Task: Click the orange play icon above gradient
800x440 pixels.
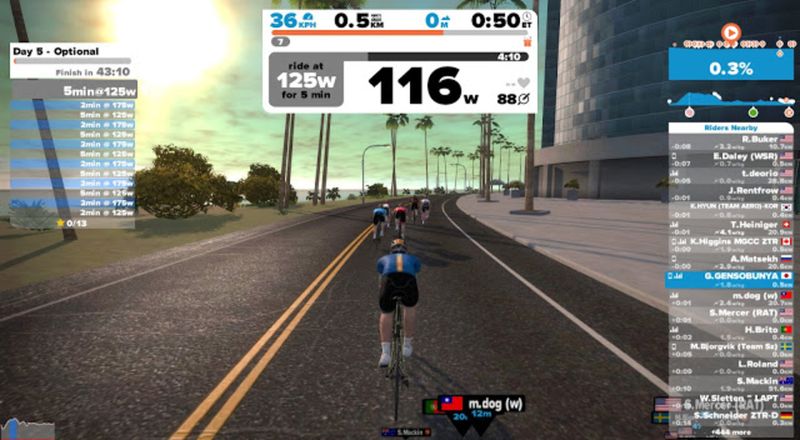Action: 731,33
